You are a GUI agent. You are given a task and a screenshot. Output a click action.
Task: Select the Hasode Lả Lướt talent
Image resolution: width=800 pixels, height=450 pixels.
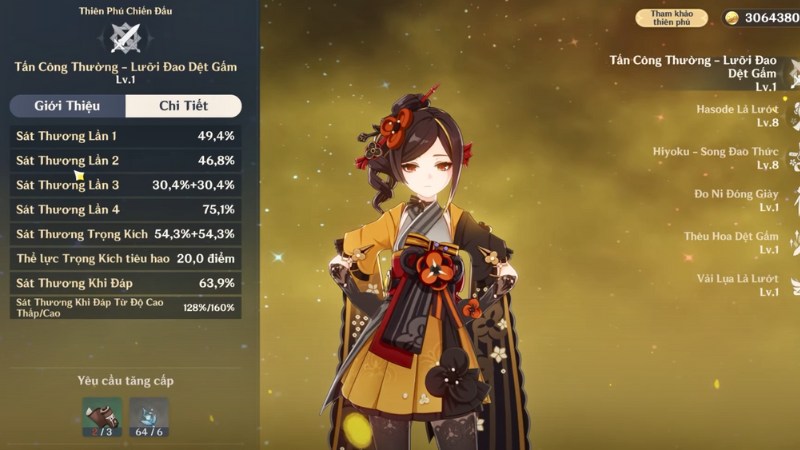click(737, 115)
